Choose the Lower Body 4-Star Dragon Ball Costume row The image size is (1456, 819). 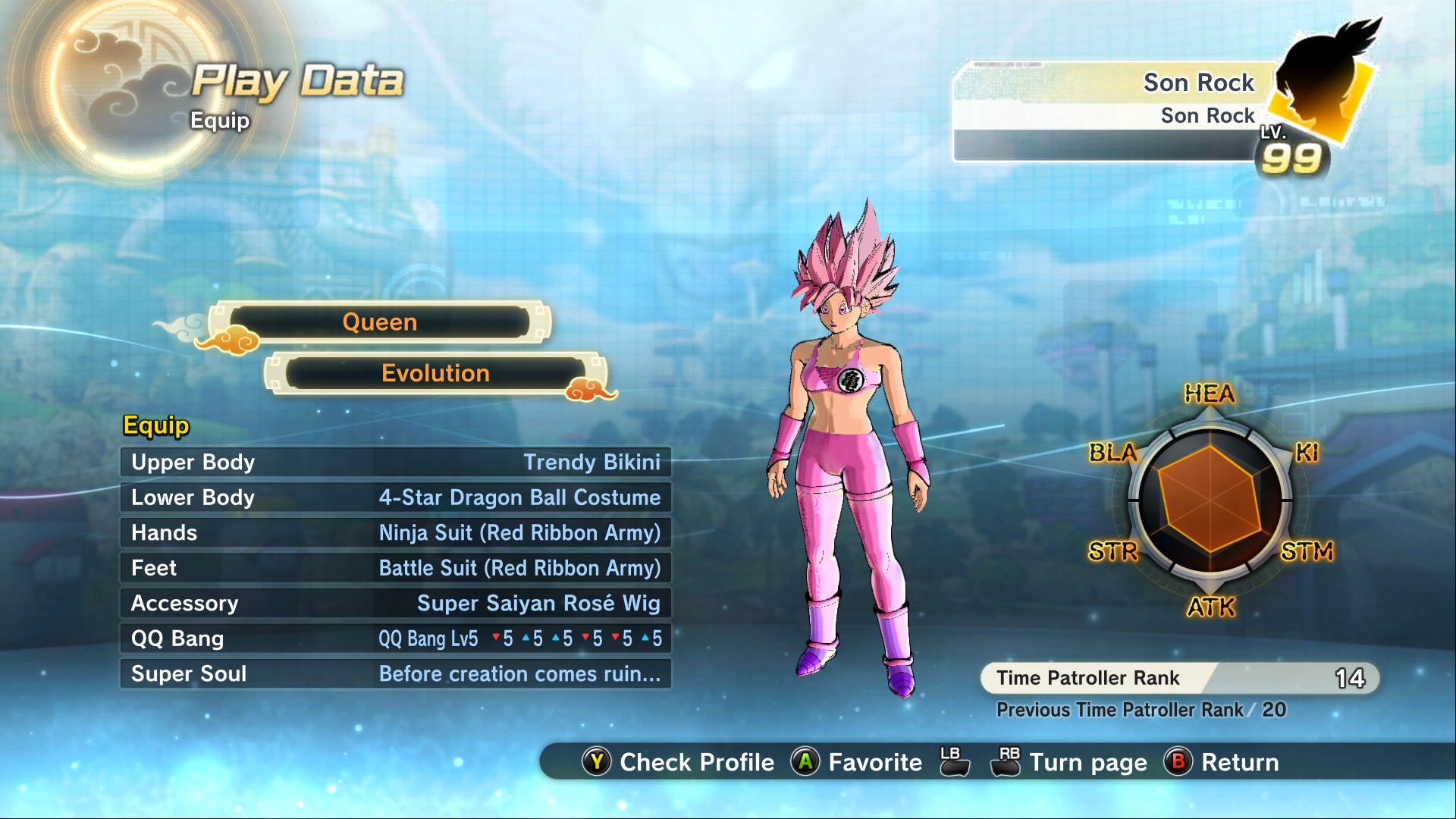coord(395,497)
